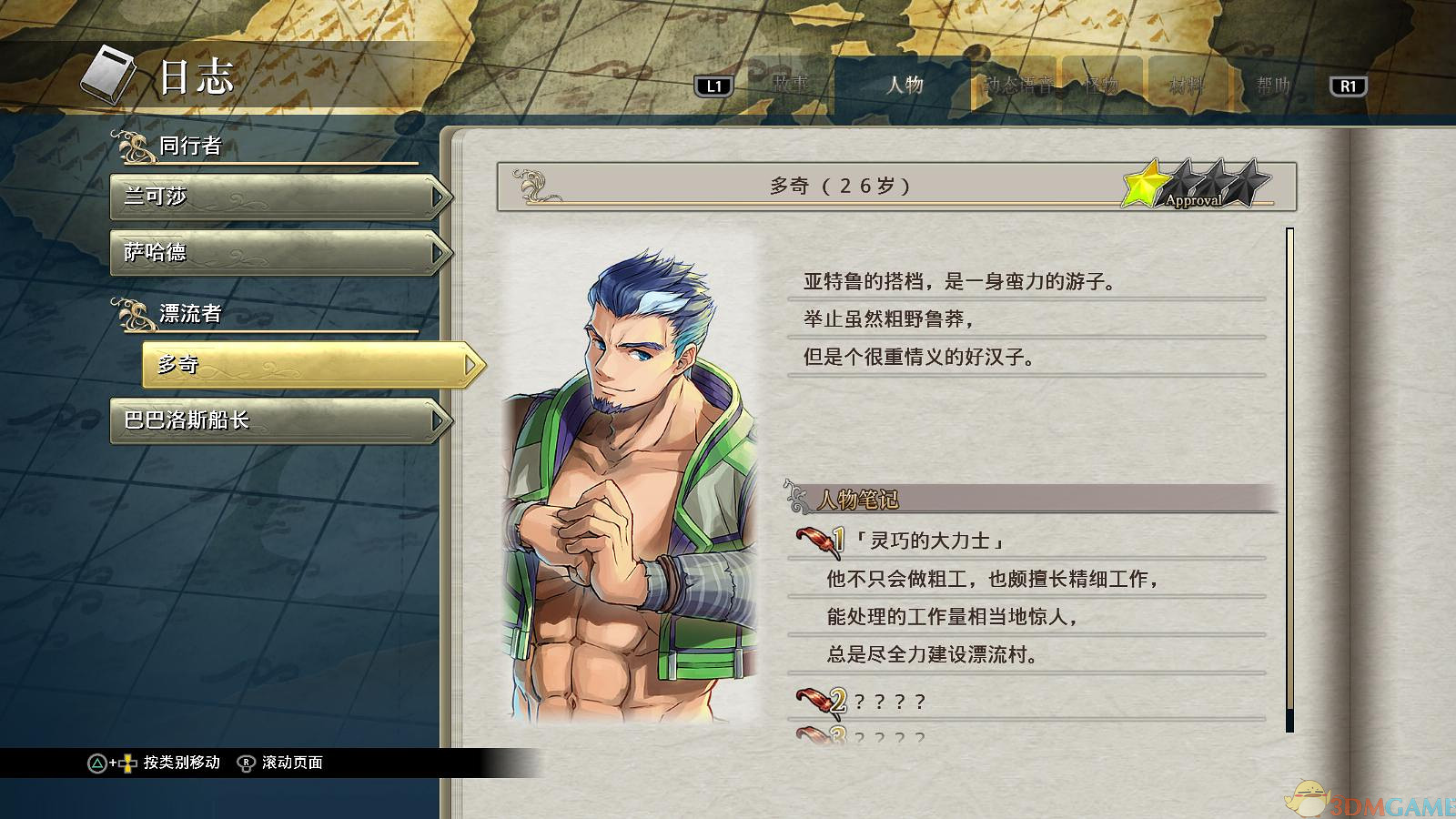This screenshot has width=1456, height=819.
Task: Select the 人物 tab
Action: [905, 85]
